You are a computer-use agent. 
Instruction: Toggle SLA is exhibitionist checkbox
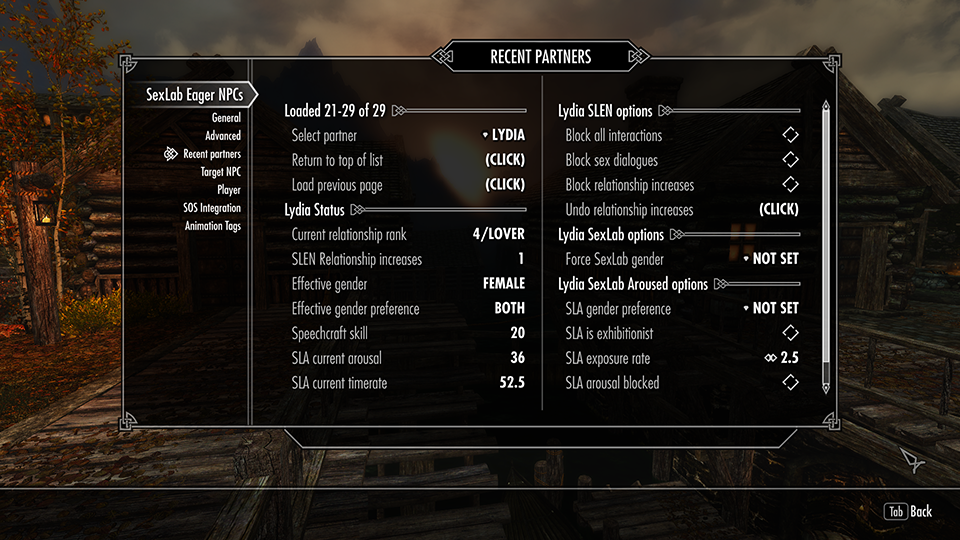[x=790, y=333]
